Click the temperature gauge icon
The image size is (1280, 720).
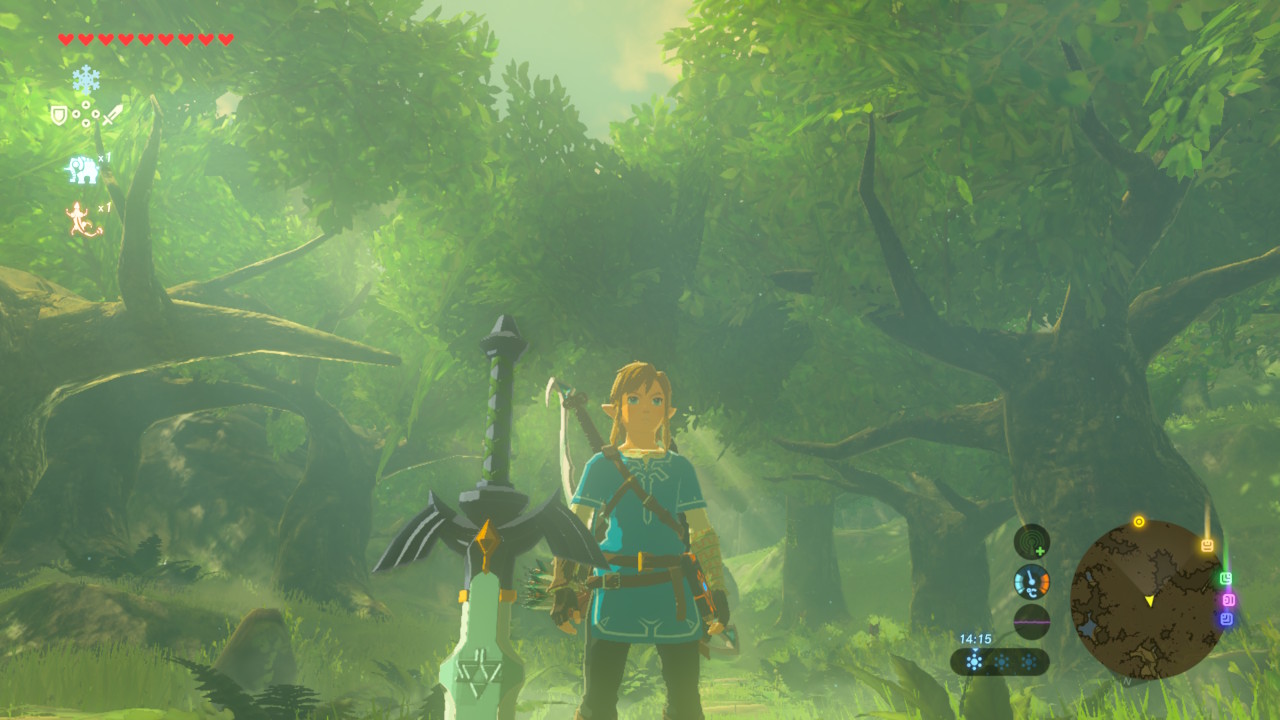tap(1032, 582)
